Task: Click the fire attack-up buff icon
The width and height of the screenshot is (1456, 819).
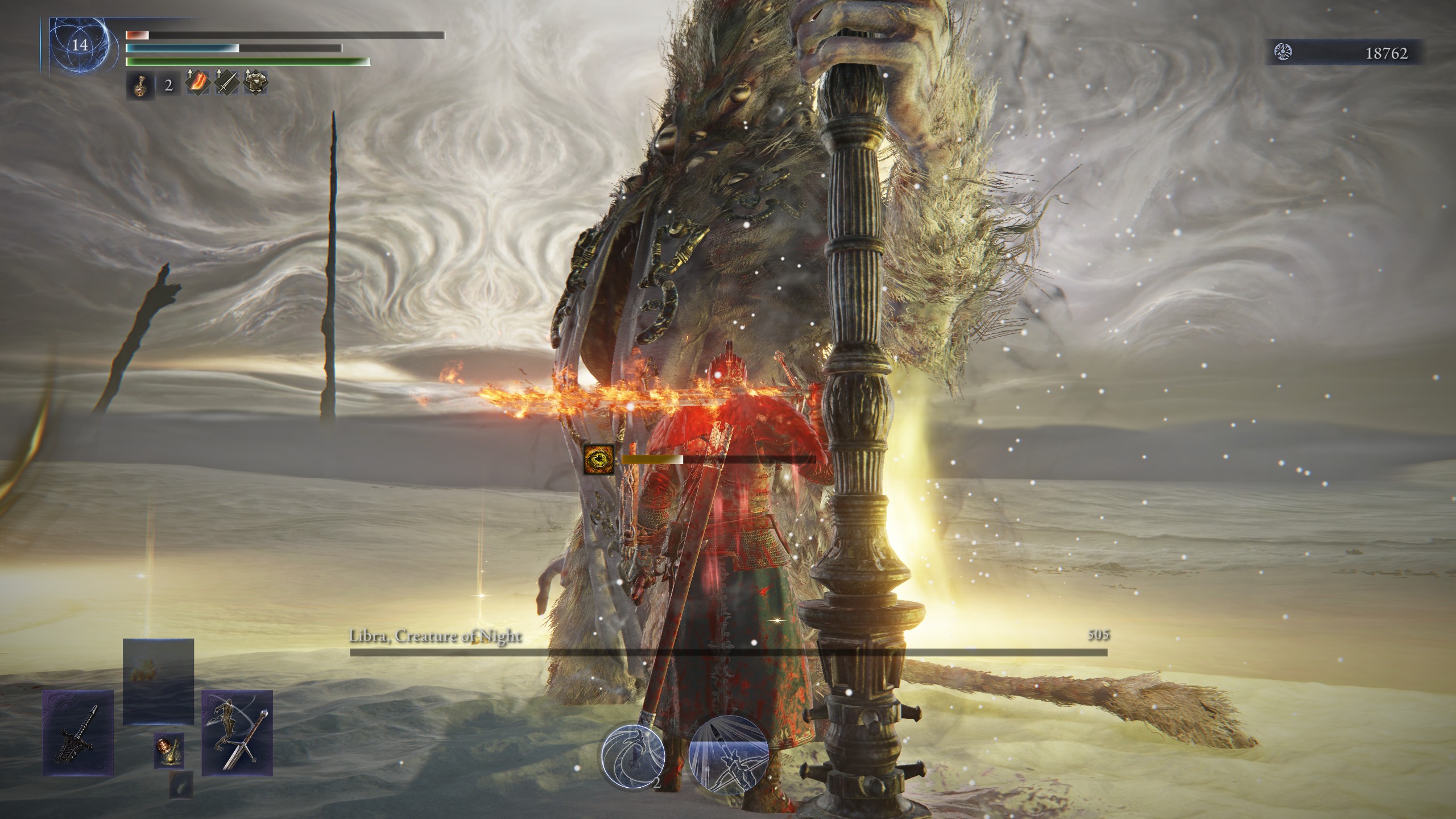Action: pos(197,84)
